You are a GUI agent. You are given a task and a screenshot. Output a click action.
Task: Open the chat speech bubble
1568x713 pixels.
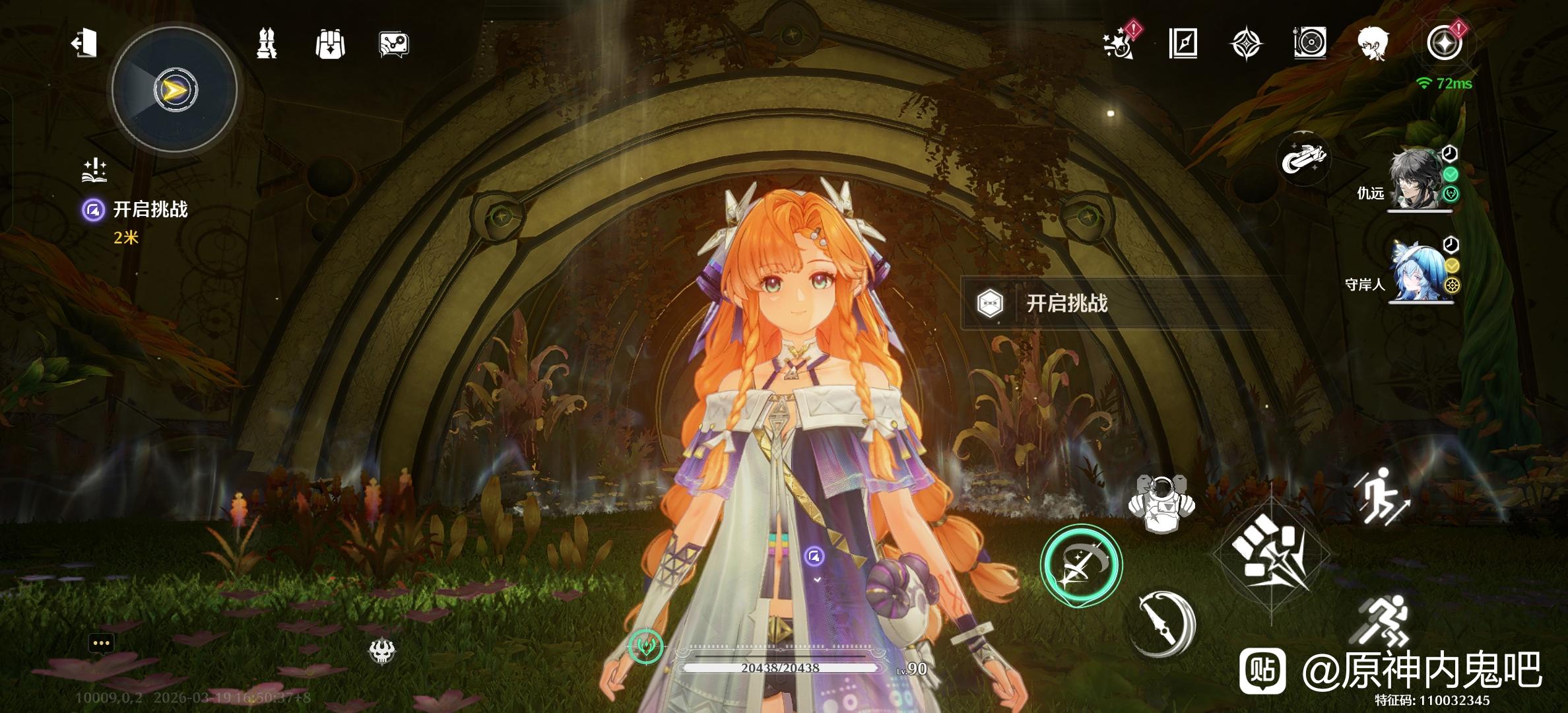coord(101,642)
